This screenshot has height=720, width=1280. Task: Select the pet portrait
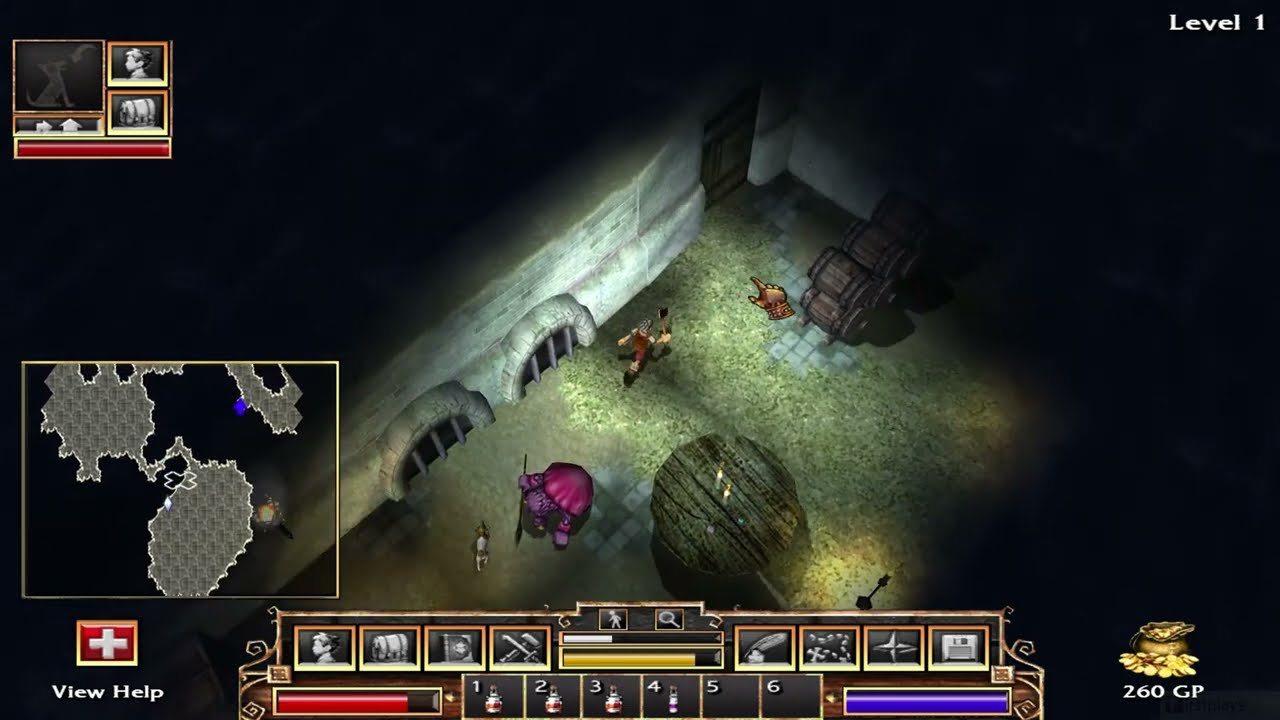(x=58, y=76)
